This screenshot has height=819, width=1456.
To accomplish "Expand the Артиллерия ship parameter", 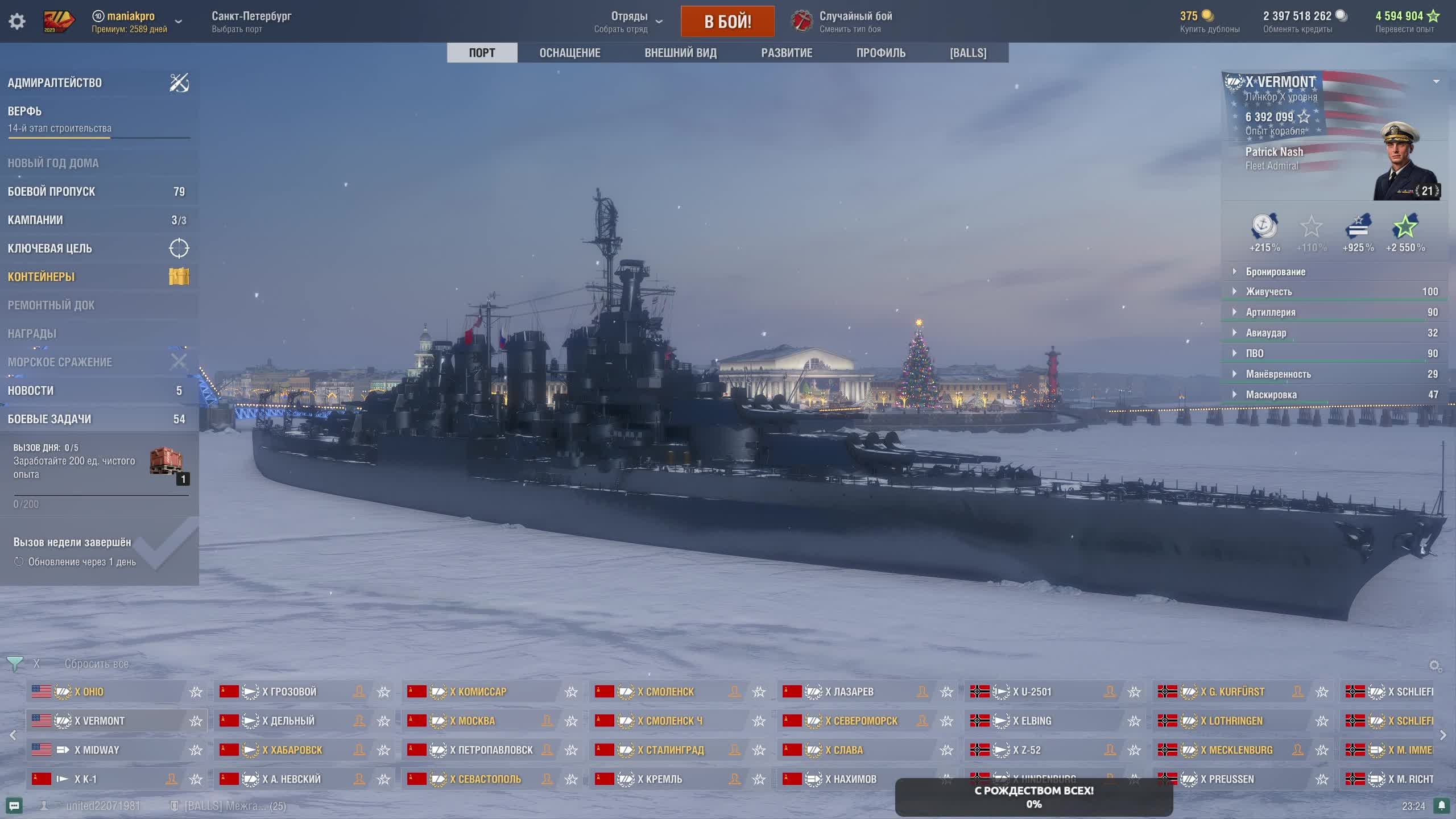I will pos(1271,312).
